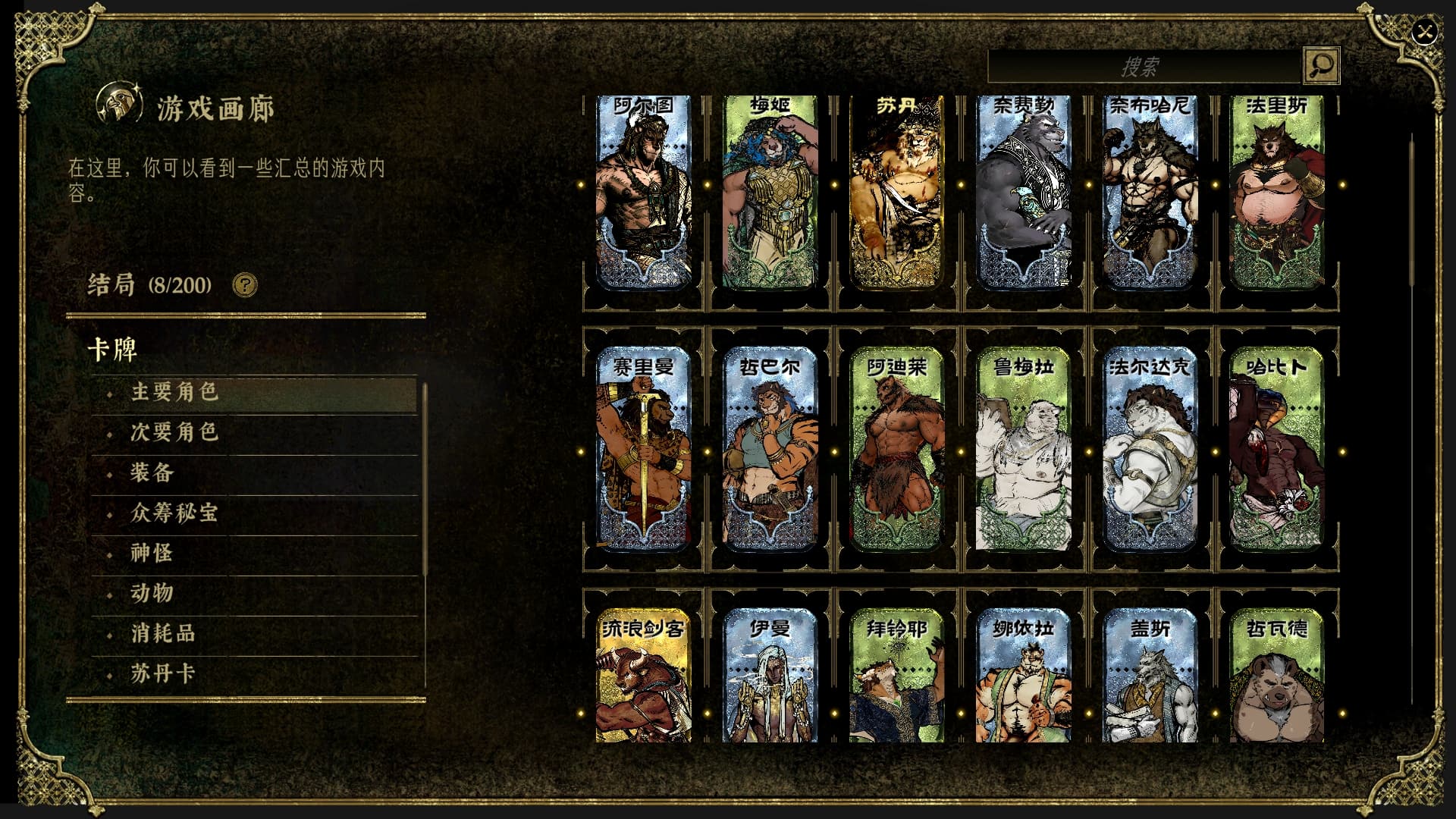
Task: Switch to the 次要角色 category
Action: pyautogui.click(x=175, y=432)
